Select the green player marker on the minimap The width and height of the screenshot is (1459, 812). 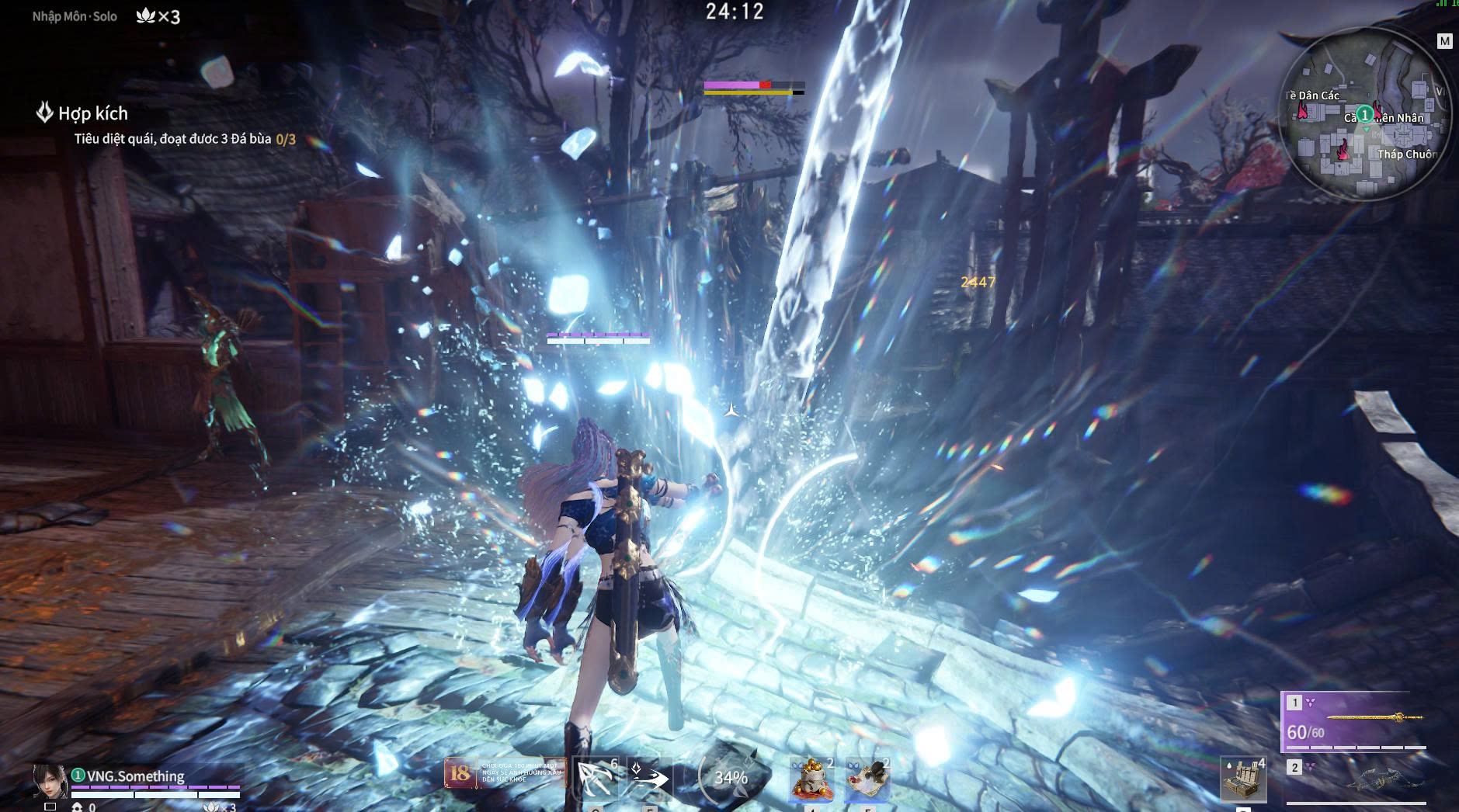point(1364,115)
